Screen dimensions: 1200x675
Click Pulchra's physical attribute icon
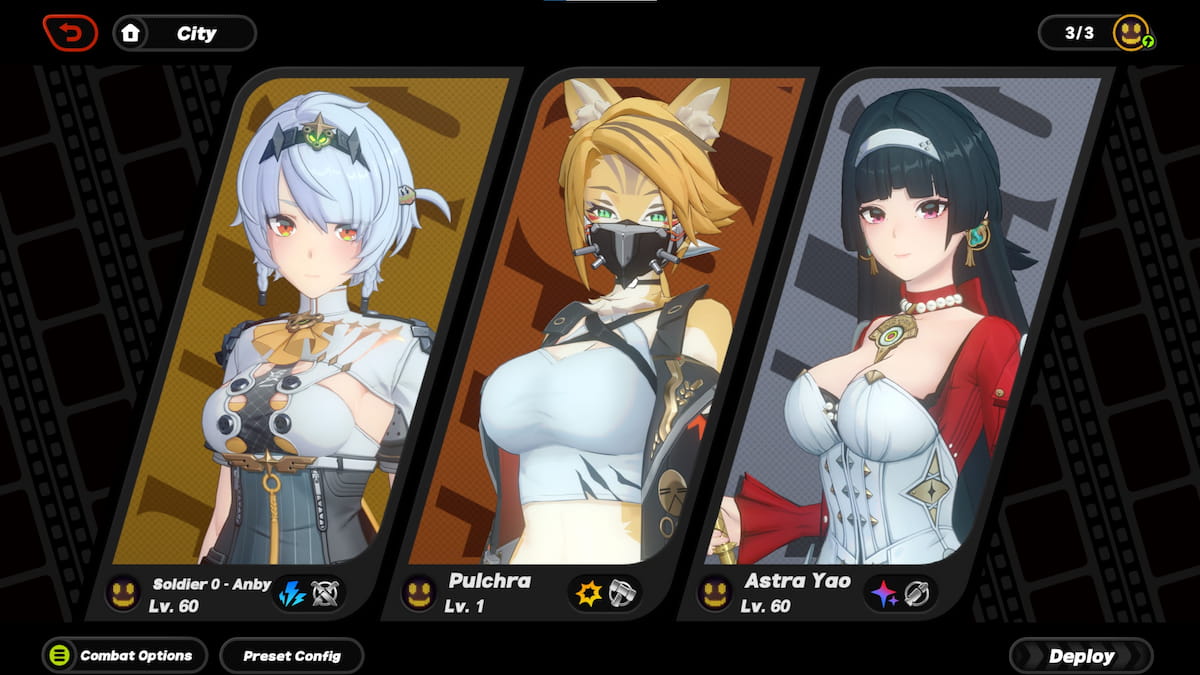click(586, 593)
